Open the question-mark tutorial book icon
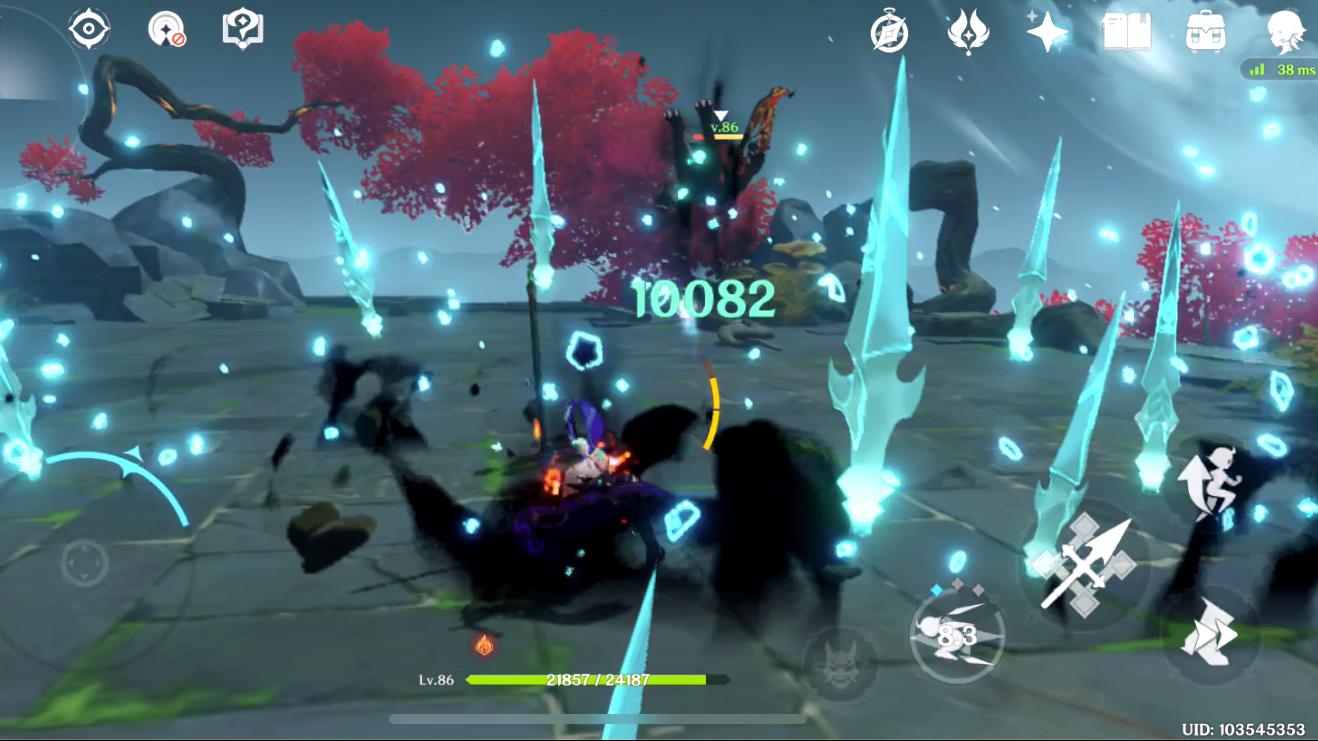Image resolution: width=1318 pixels, height=741 pixels. click(241, 29)
